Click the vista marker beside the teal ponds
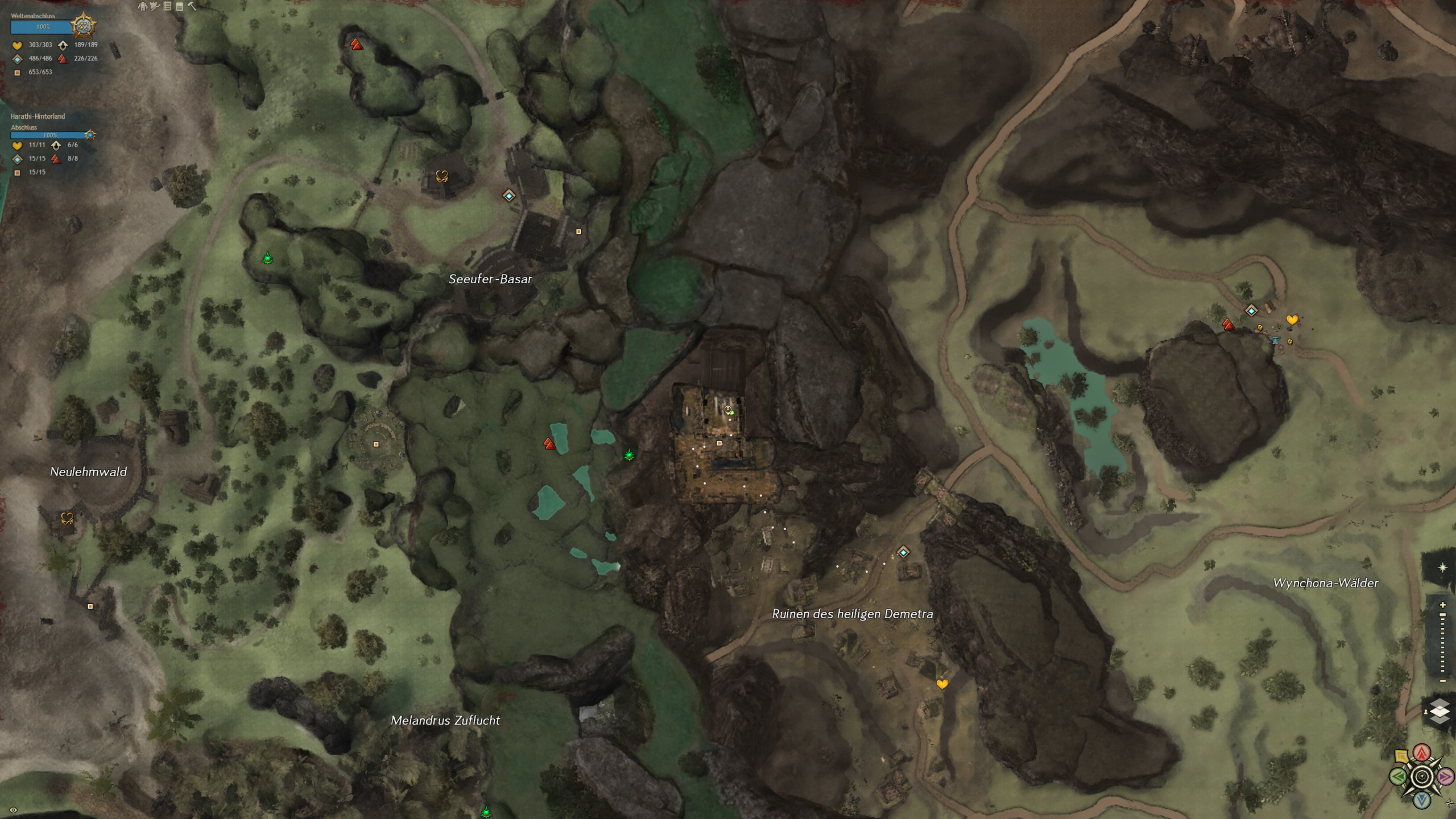The image size is (1456, 819). [x=549, y=444]
